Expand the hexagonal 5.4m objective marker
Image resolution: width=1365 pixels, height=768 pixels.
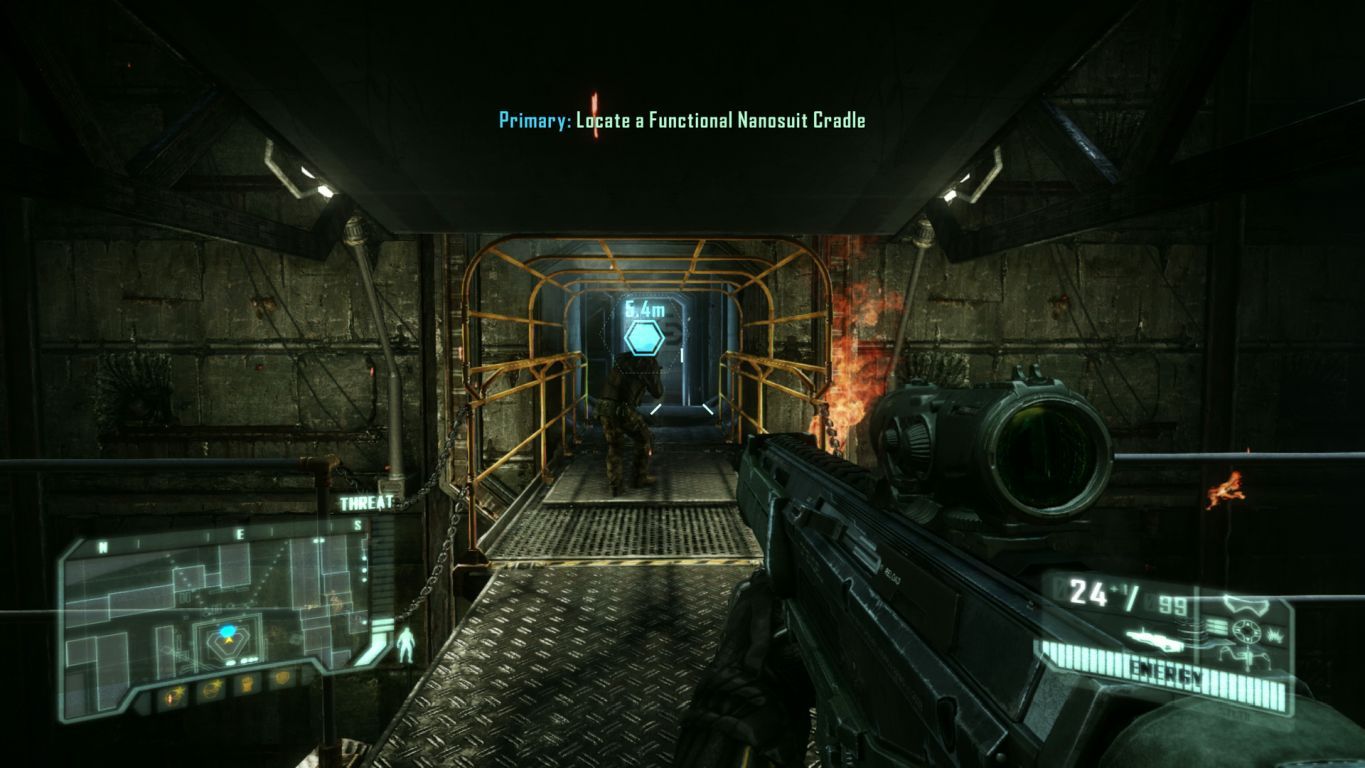pos(647,341)
